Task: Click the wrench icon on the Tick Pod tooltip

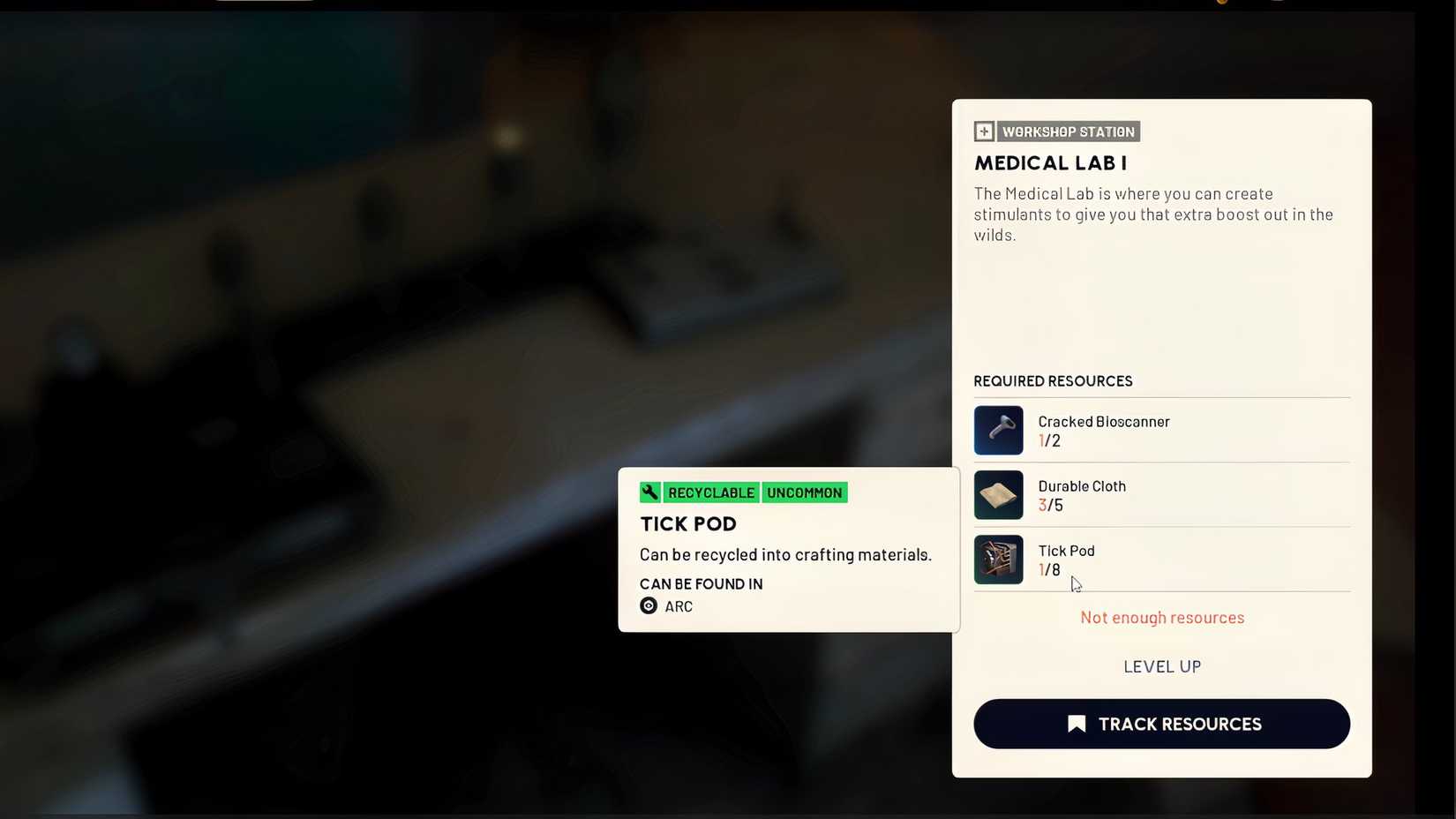Action: 650,492
